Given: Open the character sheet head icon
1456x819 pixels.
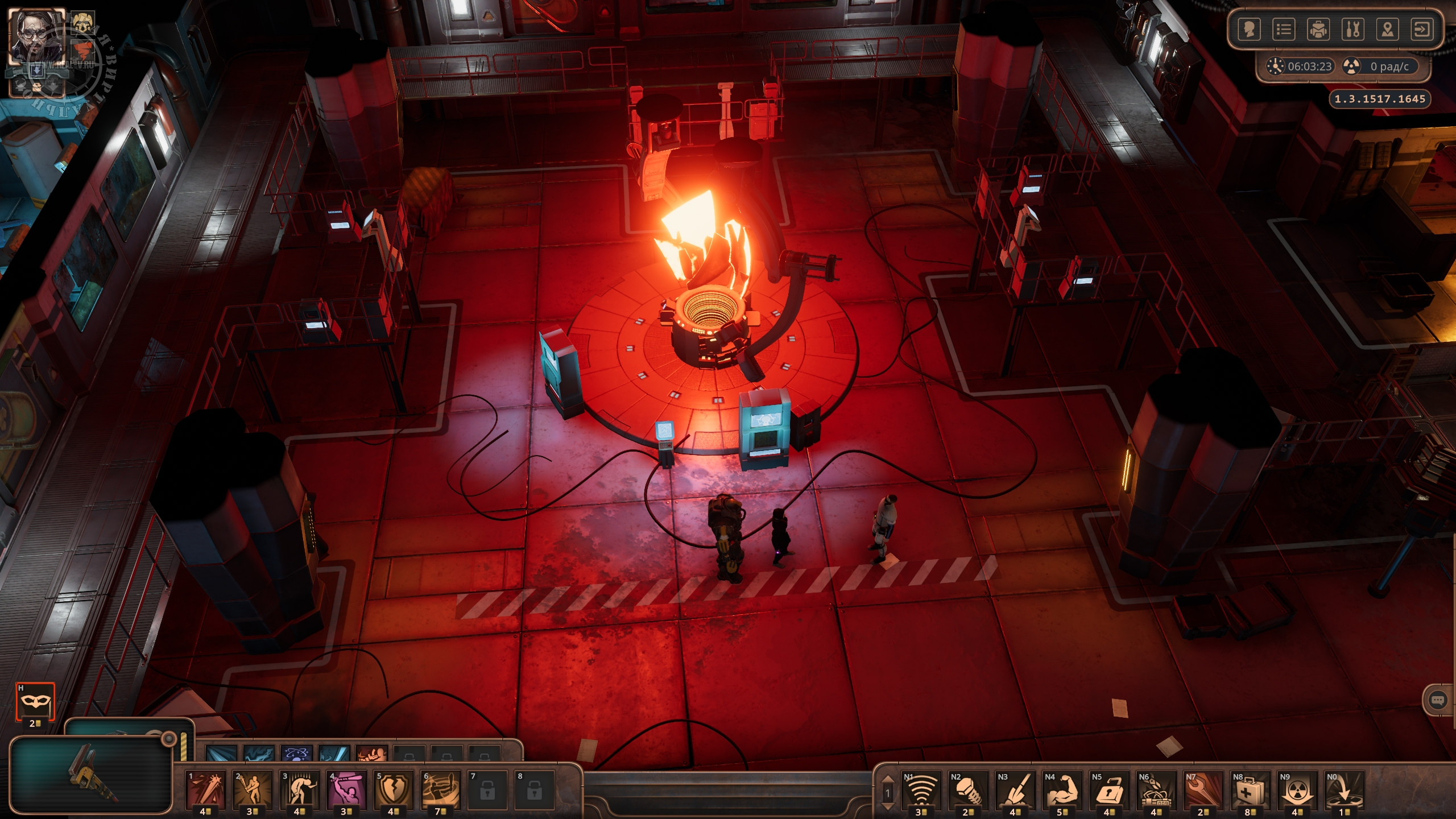Looking at the screenshot, I should click(x=1249, y=30).
